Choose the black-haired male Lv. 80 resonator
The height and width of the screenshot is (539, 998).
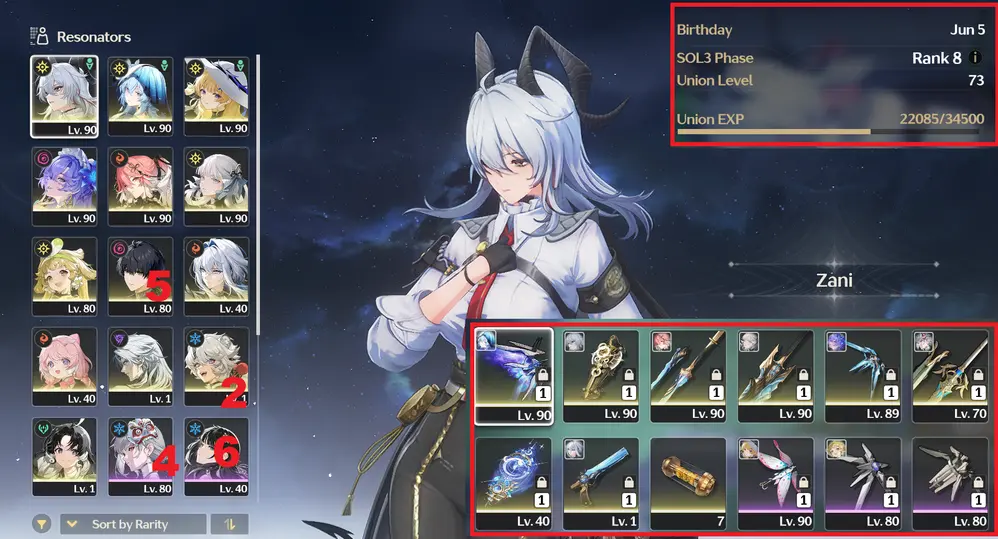(141, 275)
